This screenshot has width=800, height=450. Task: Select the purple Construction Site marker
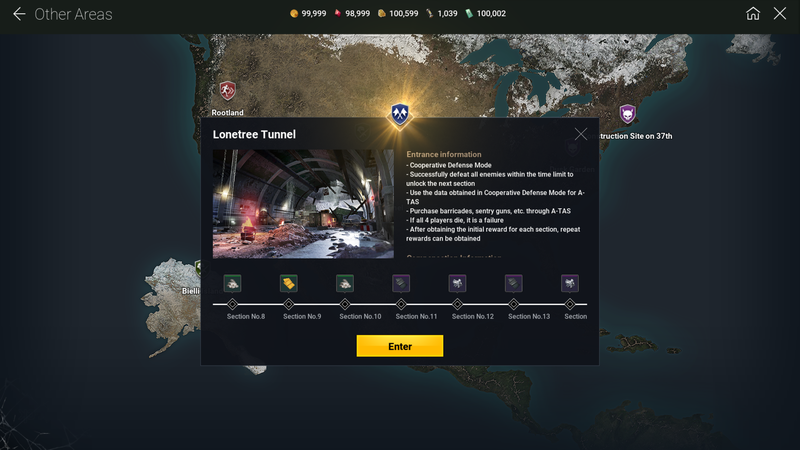[627, 114]
